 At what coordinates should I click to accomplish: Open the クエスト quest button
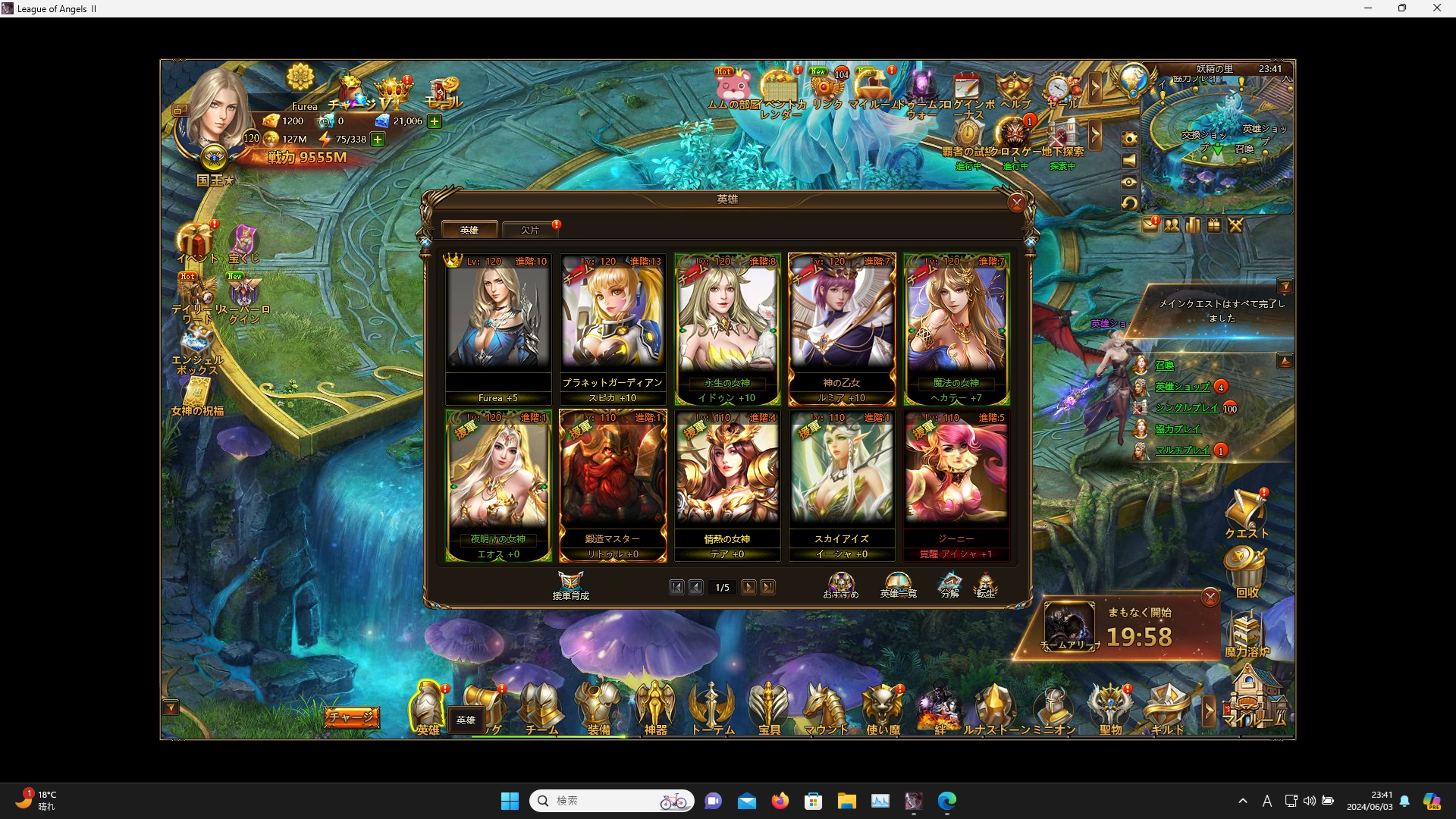pos(1246,514)
